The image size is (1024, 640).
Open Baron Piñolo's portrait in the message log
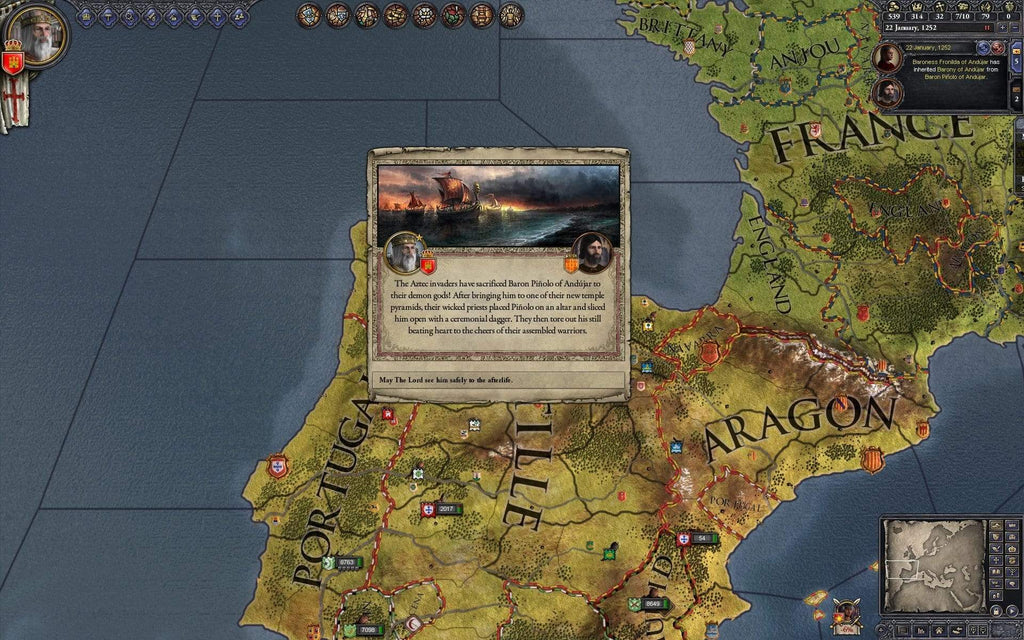(887, 92)
